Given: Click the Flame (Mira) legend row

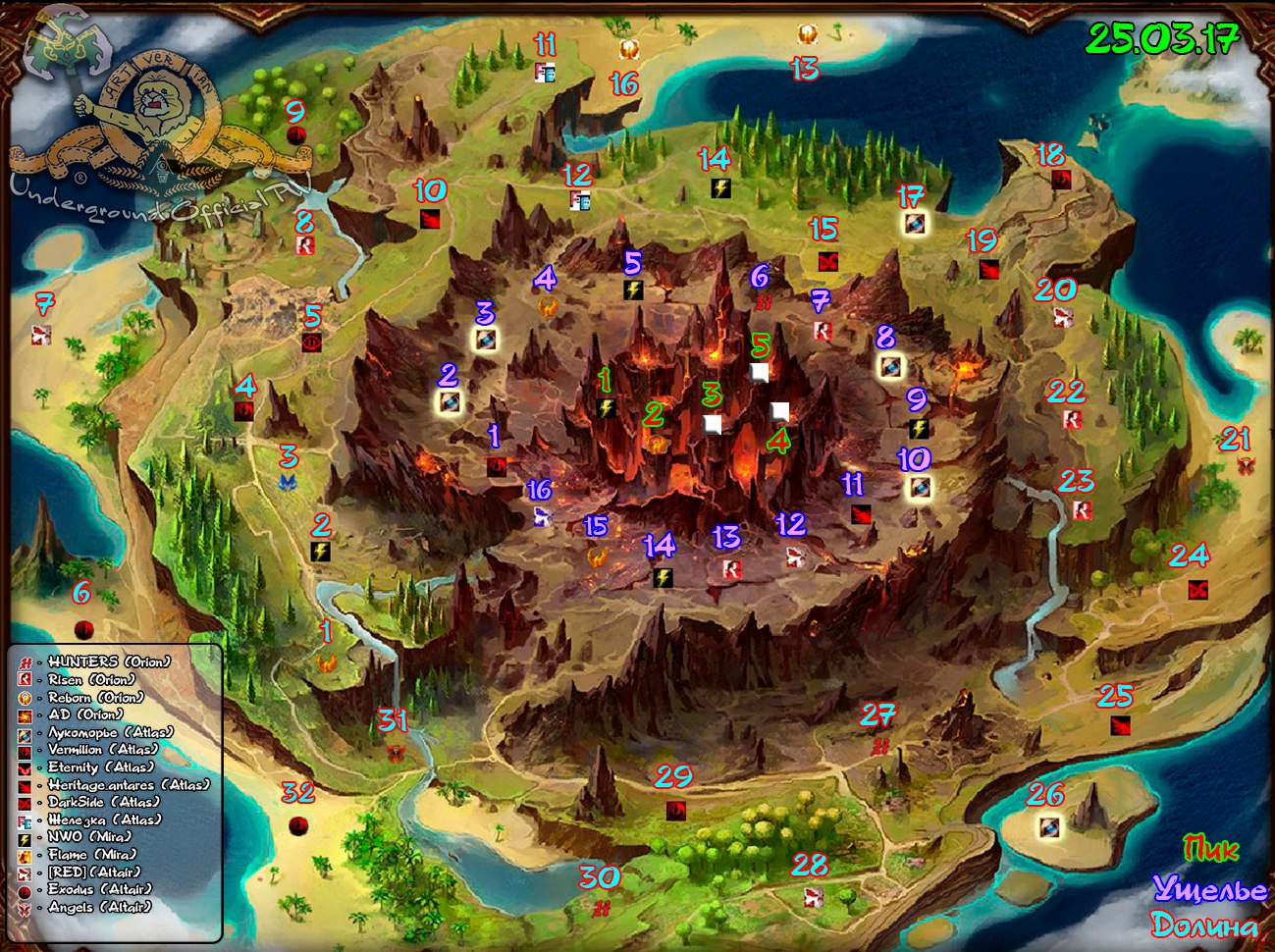Looking at the screenshot, I should (92, 855).
